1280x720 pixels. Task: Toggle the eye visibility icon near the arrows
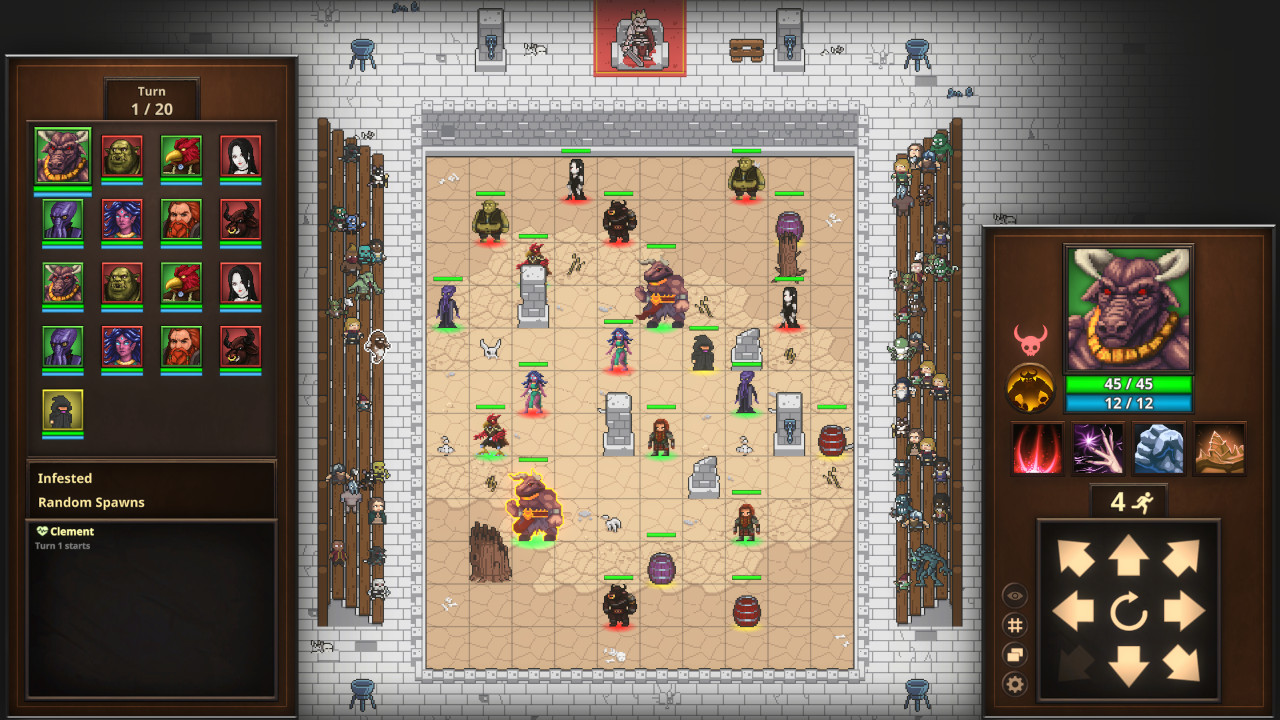coord(1013,596)
